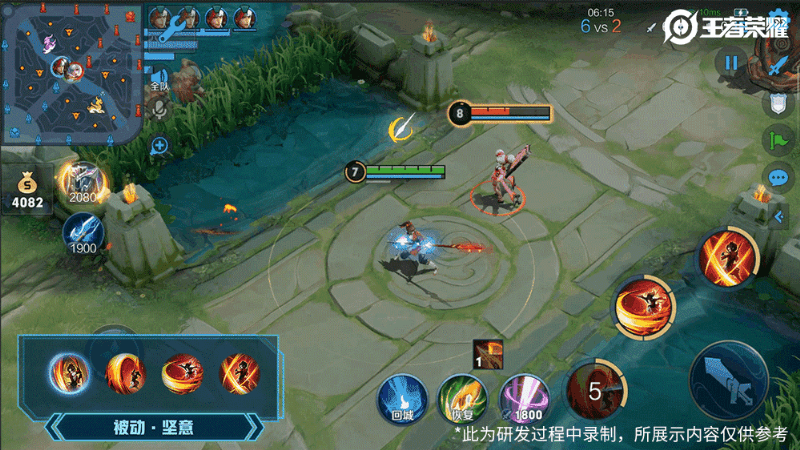Pause the match
Viewport: 800px width, 450px height.
(x=731, y=63)
